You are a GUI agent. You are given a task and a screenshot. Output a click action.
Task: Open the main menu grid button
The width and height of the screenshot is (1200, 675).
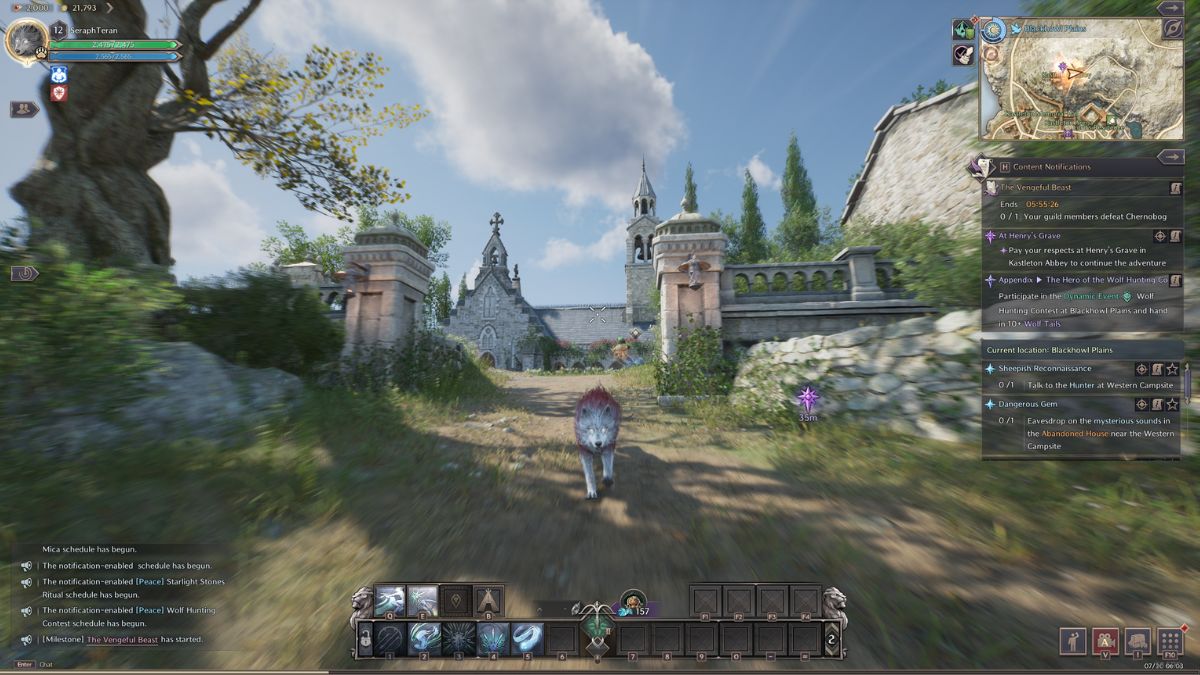click(x=1169, y=641)
